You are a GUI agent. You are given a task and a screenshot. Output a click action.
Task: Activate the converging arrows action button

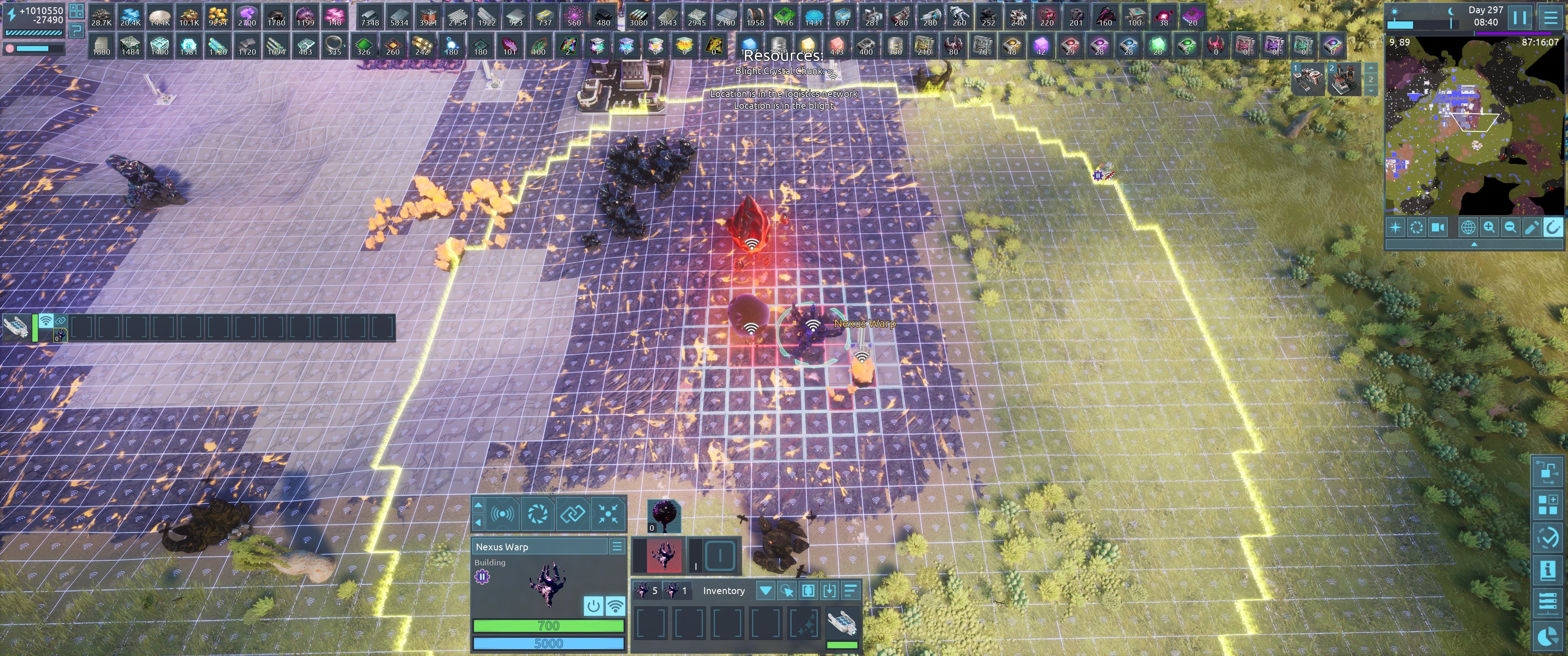[x=608, y=514]
